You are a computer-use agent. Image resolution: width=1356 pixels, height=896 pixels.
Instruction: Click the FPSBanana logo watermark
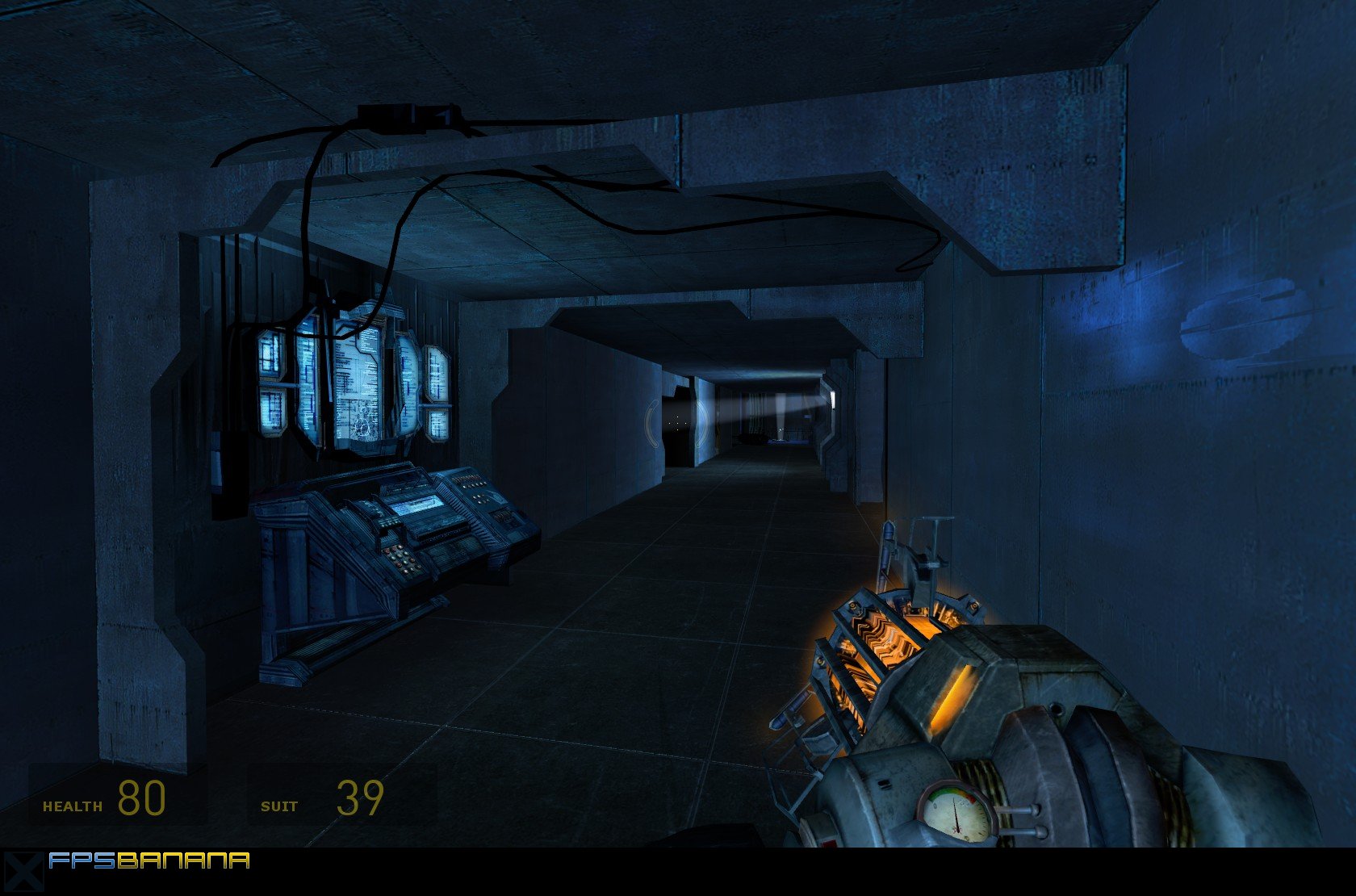click(149, 861)
